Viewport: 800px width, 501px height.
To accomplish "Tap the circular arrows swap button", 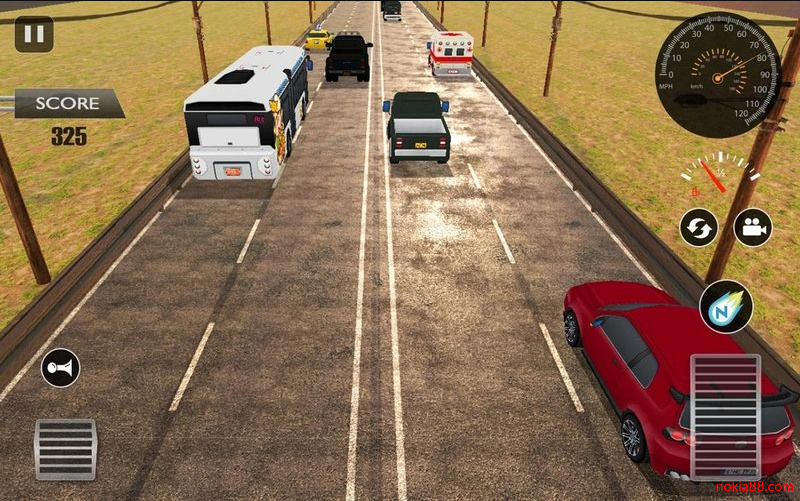I will [699, 228].
